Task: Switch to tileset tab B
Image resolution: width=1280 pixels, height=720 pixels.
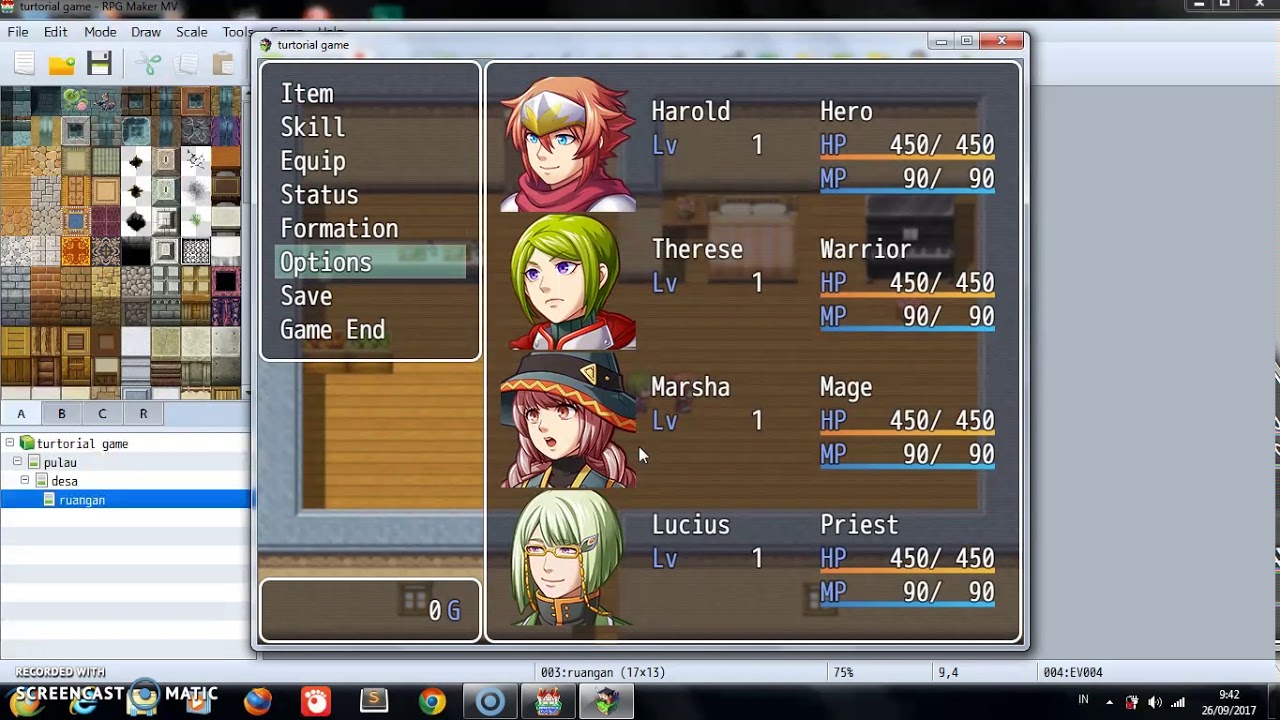Action: [x=61, y=414]
